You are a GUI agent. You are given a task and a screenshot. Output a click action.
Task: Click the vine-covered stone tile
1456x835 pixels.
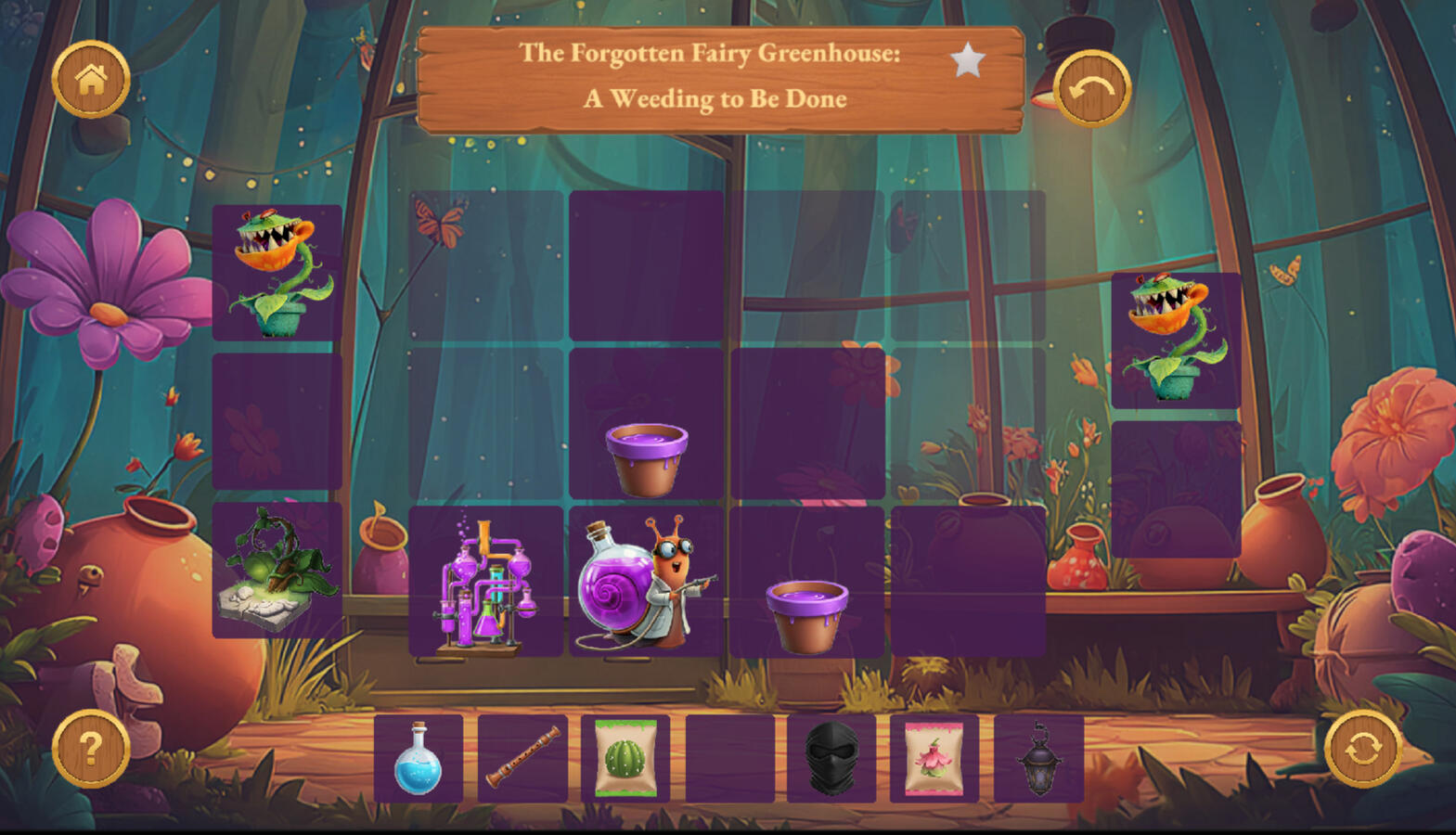(x=277, y=571)
